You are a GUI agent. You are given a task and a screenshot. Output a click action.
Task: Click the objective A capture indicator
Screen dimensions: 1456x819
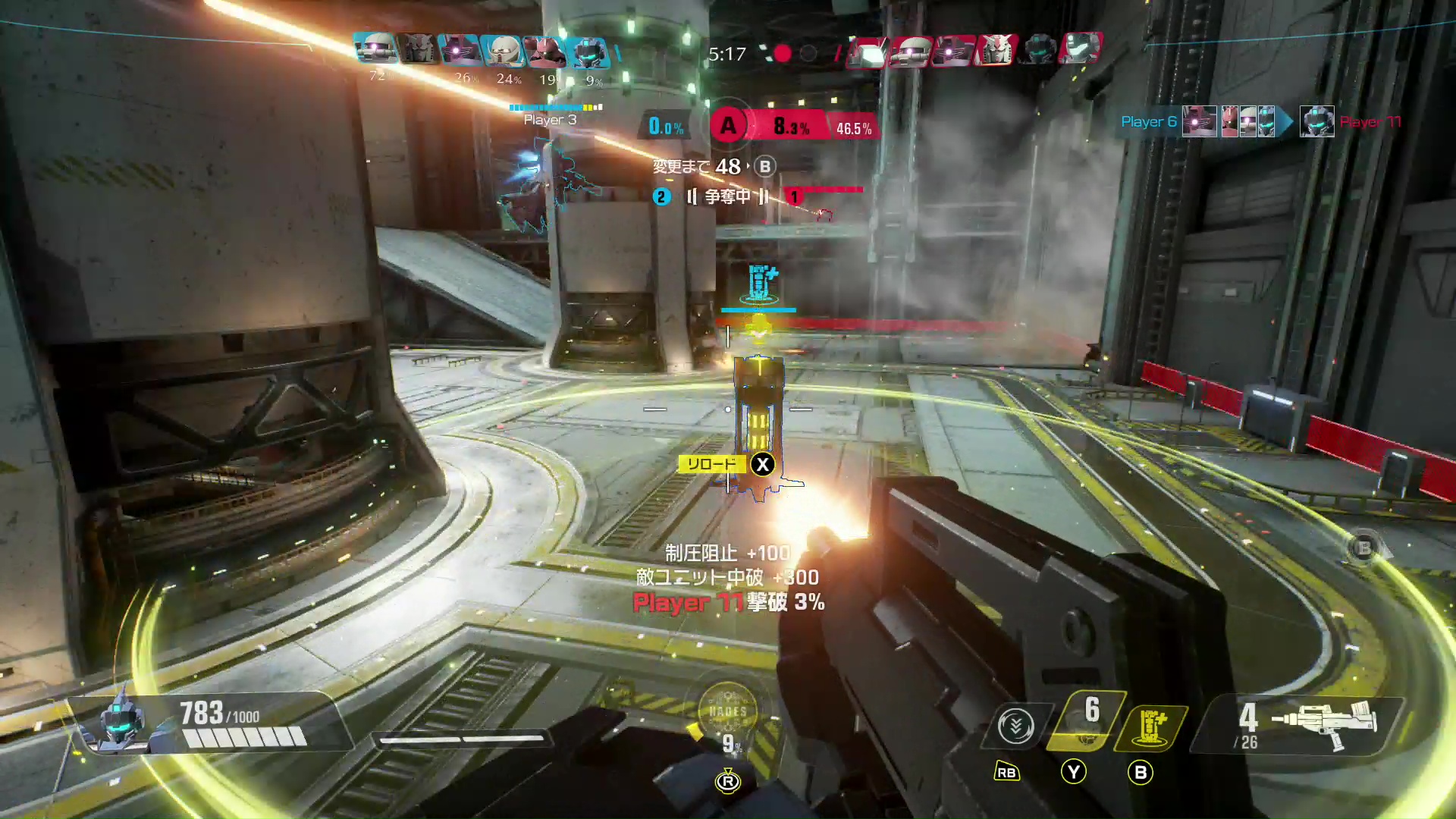728,126
